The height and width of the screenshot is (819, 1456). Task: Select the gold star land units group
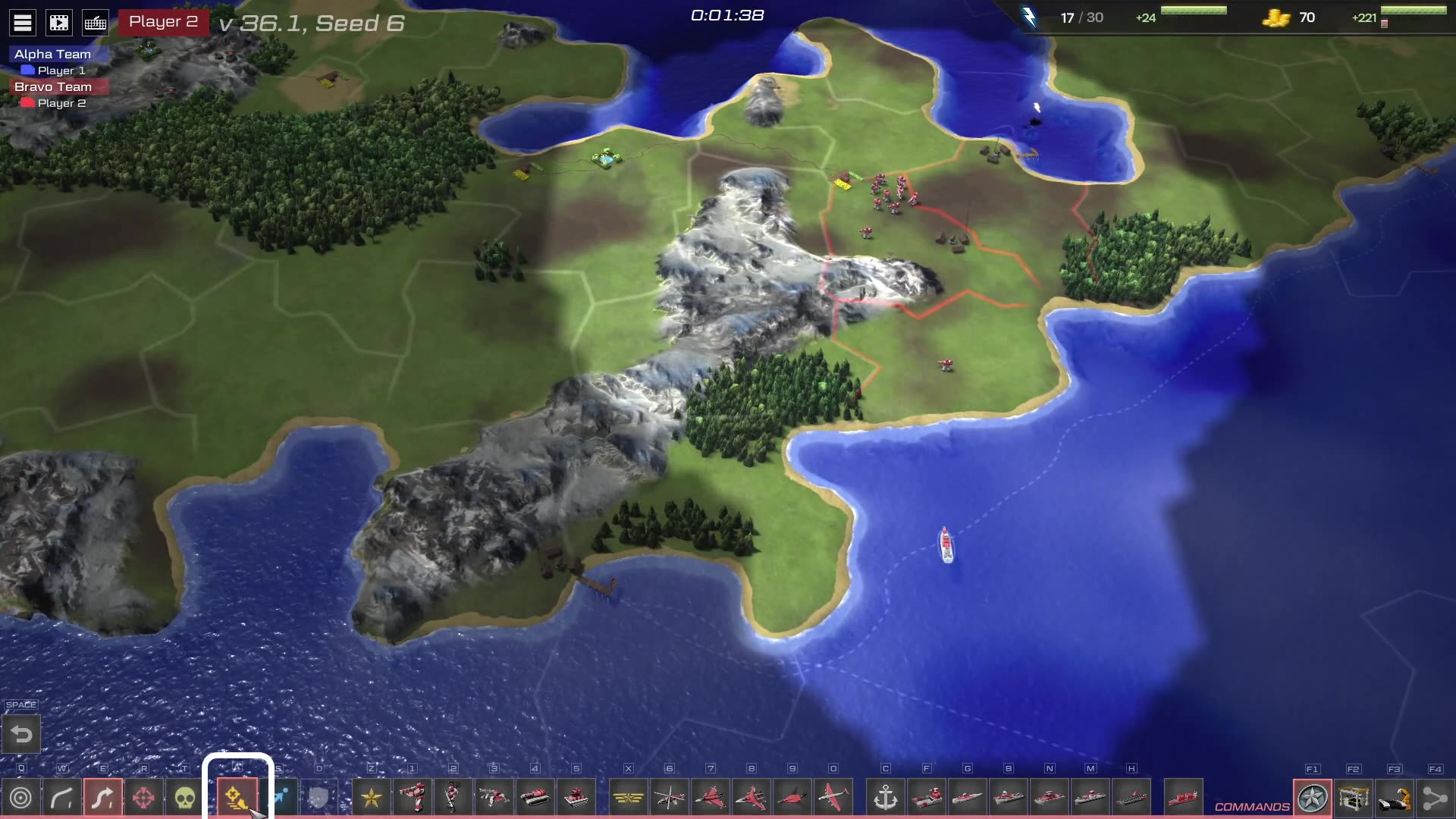(372, 798)
